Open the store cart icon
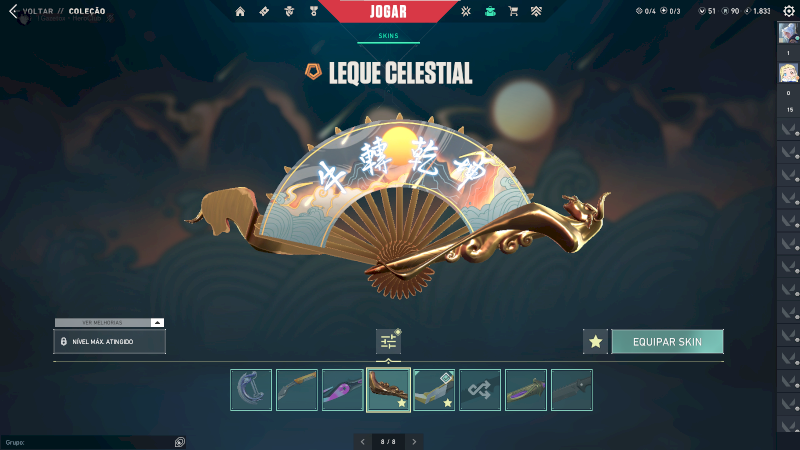This screenshot has width=800, height=450. point(513,12)
